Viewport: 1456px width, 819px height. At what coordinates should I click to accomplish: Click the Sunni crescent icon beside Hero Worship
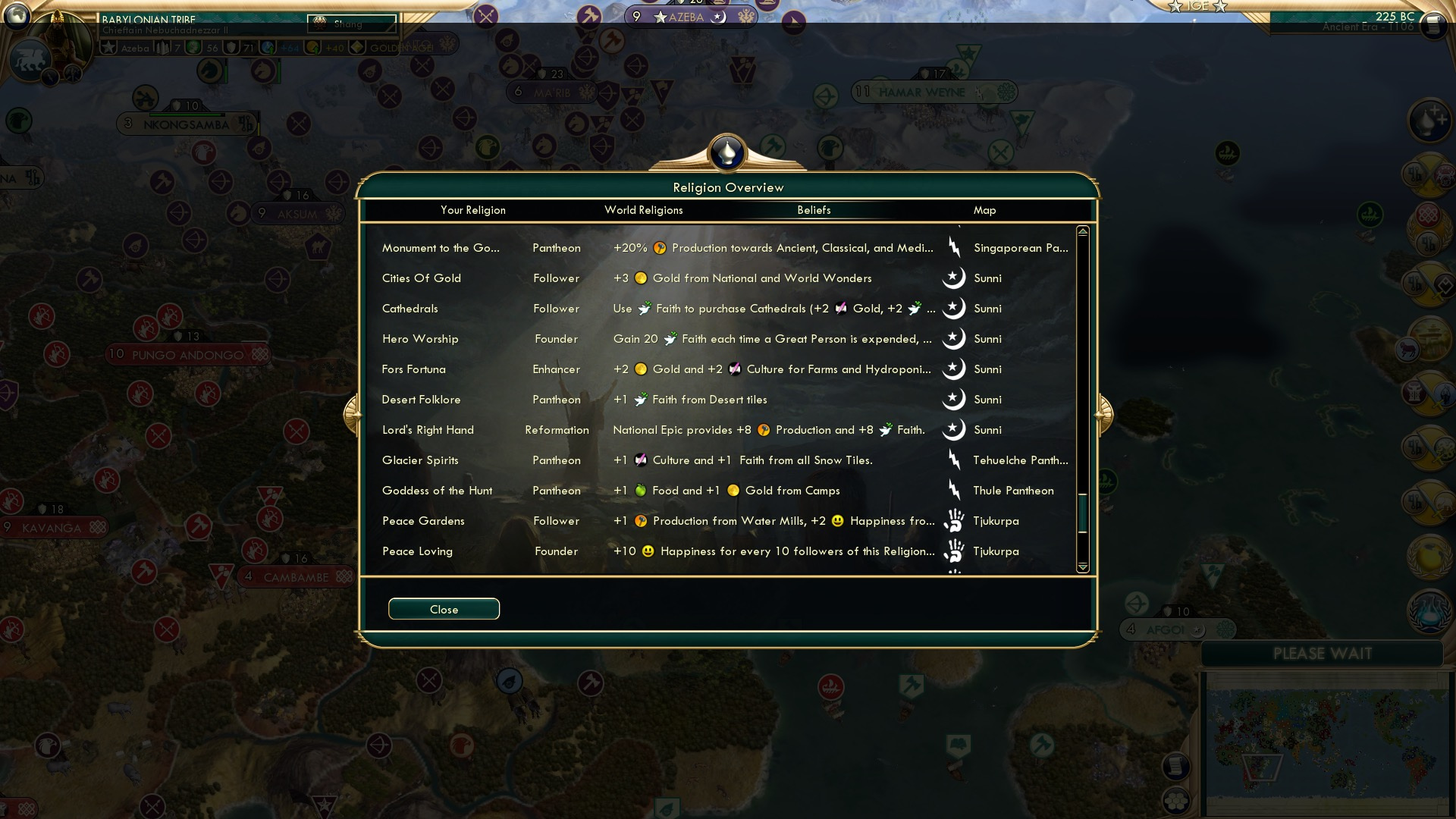[955, 338]
